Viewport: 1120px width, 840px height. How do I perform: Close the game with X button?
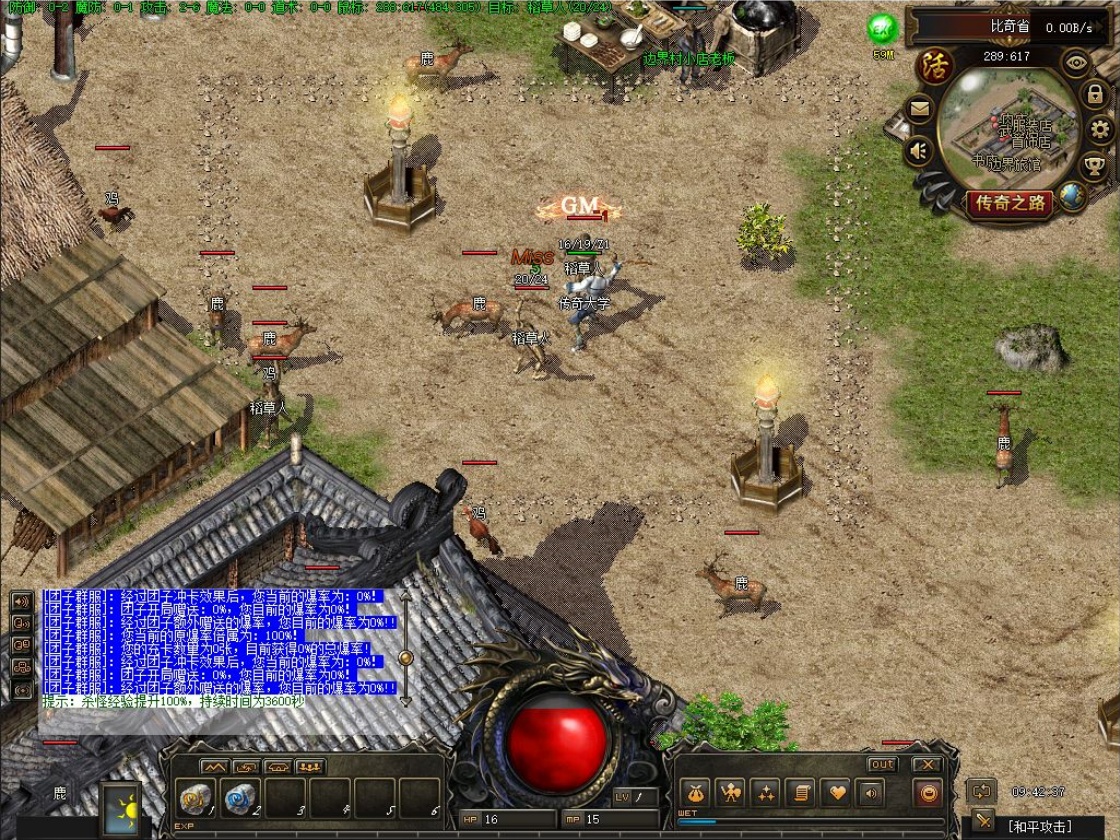[927, 765]
